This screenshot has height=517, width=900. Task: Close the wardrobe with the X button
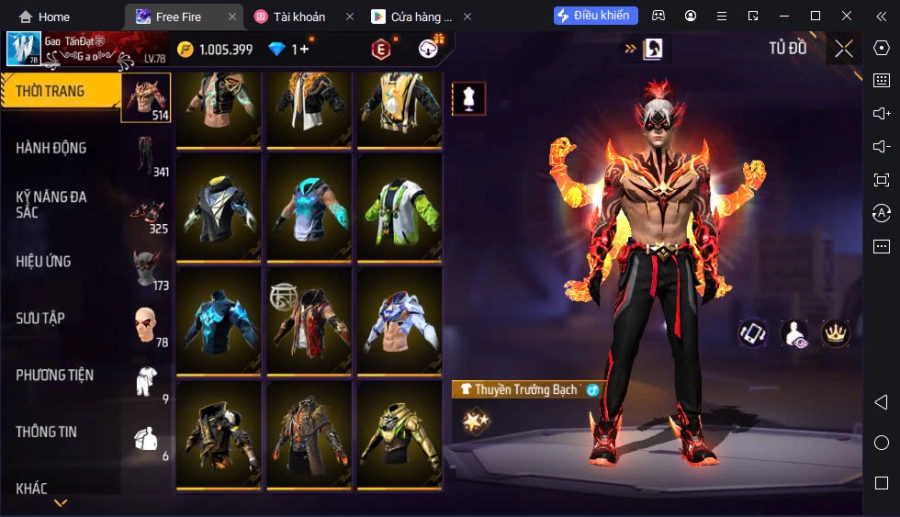click(845, 49)
